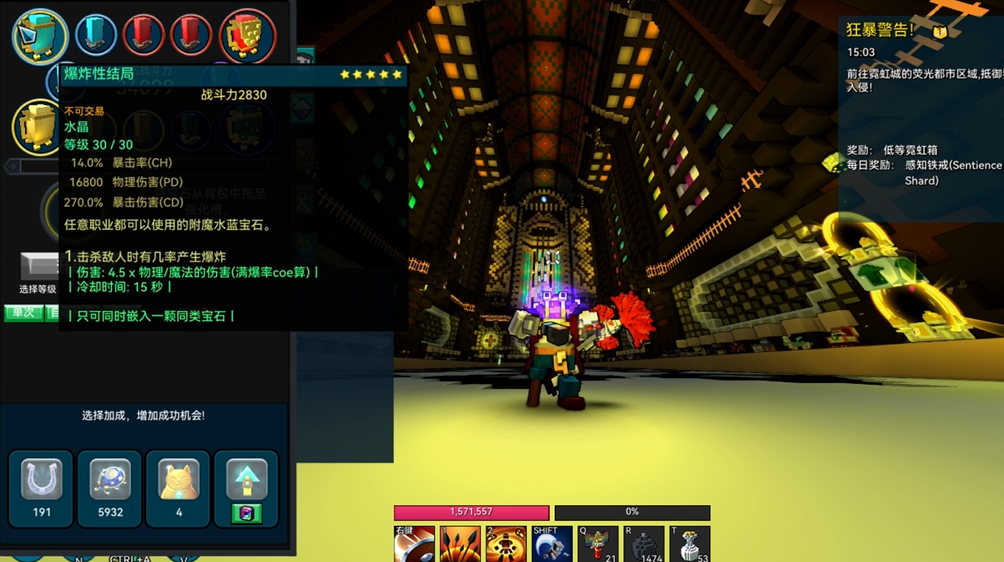The image size is (1004, 562).
Task: Select the teal gem slot with blue arrow
Action: (x=40, y=35)
